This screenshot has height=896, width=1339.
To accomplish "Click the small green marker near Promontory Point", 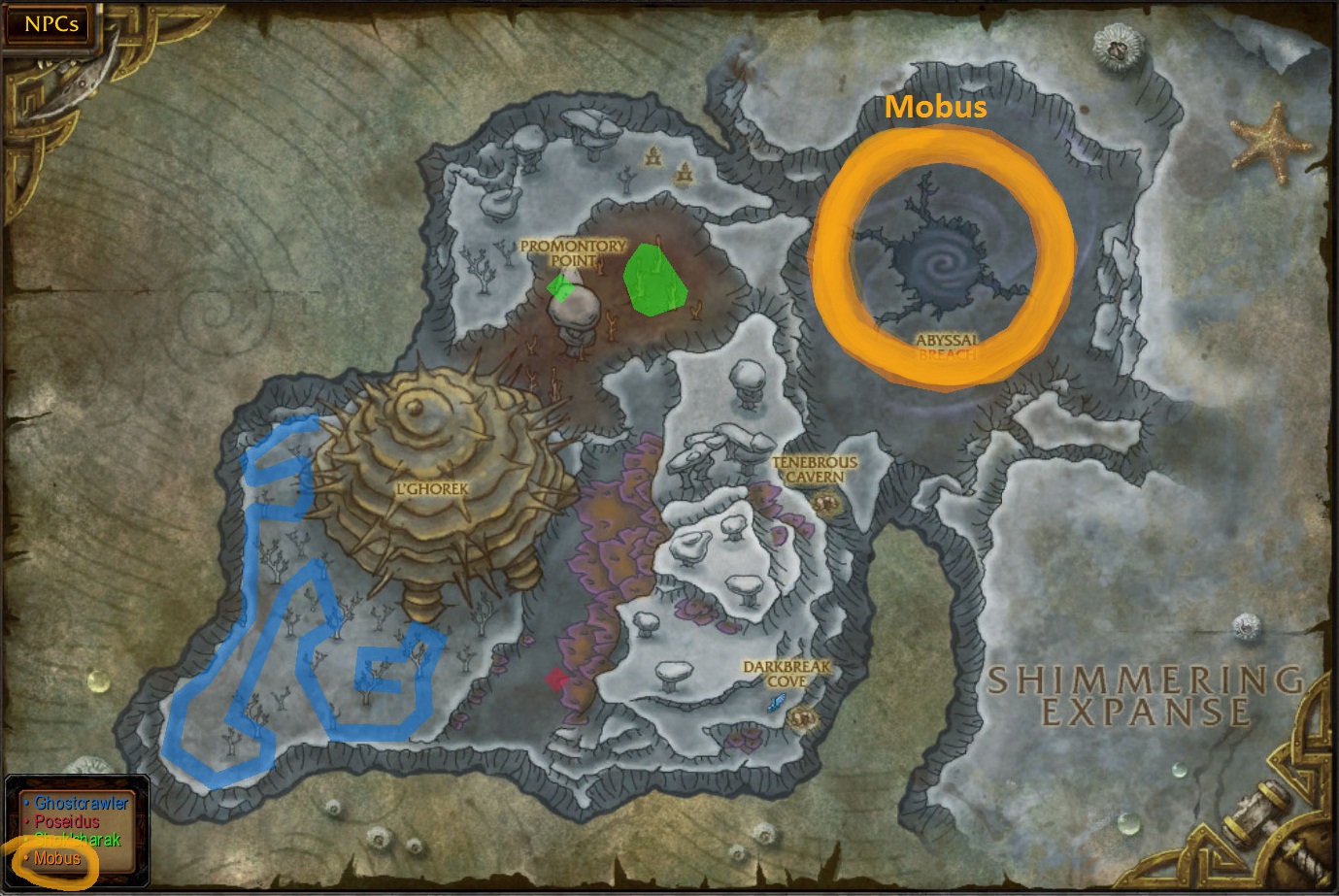I will coord(561,287).
